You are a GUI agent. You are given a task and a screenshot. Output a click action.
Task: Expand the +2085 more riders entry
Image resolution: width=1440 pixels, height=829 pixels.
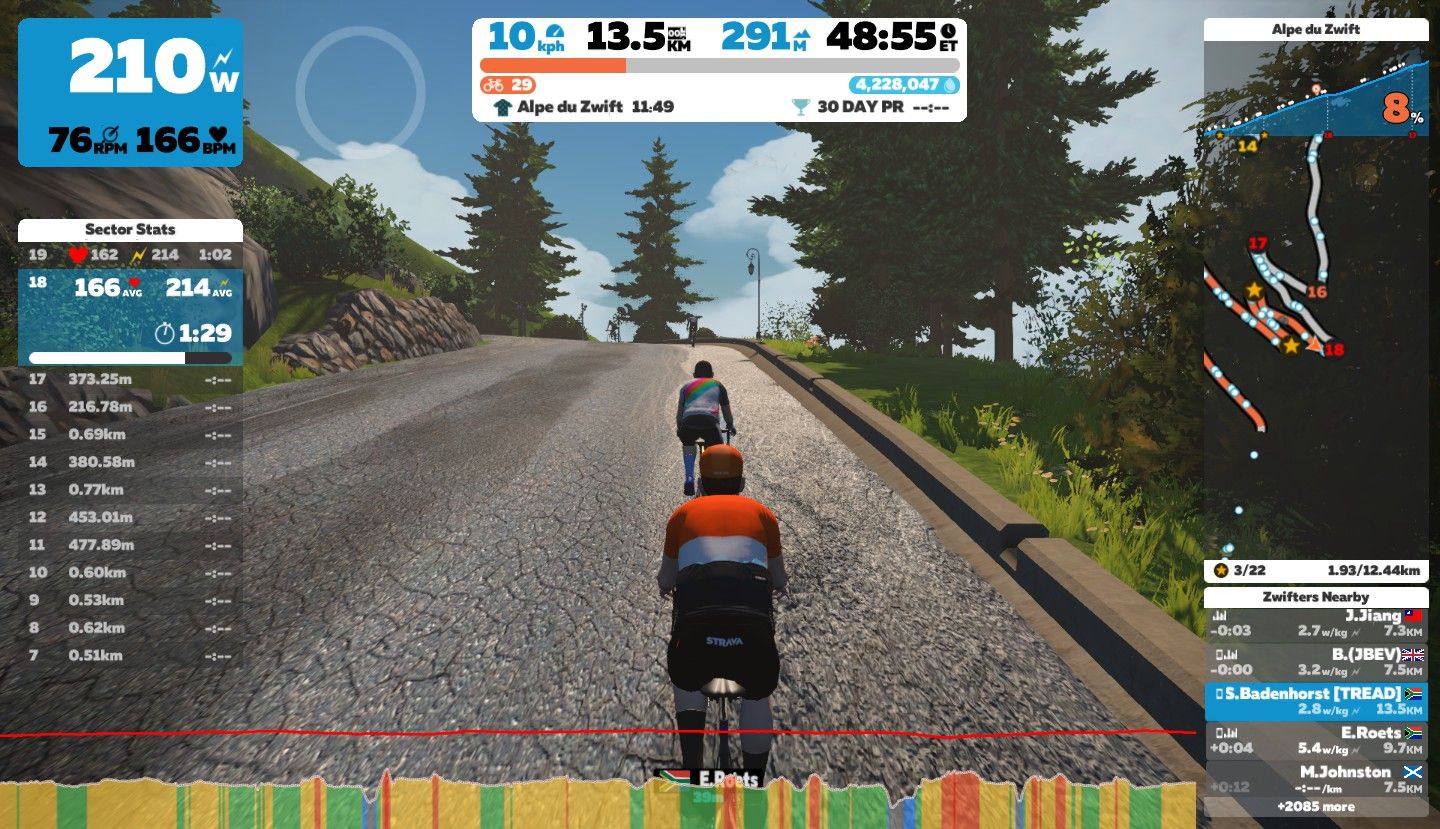[x=1316, y=806]
